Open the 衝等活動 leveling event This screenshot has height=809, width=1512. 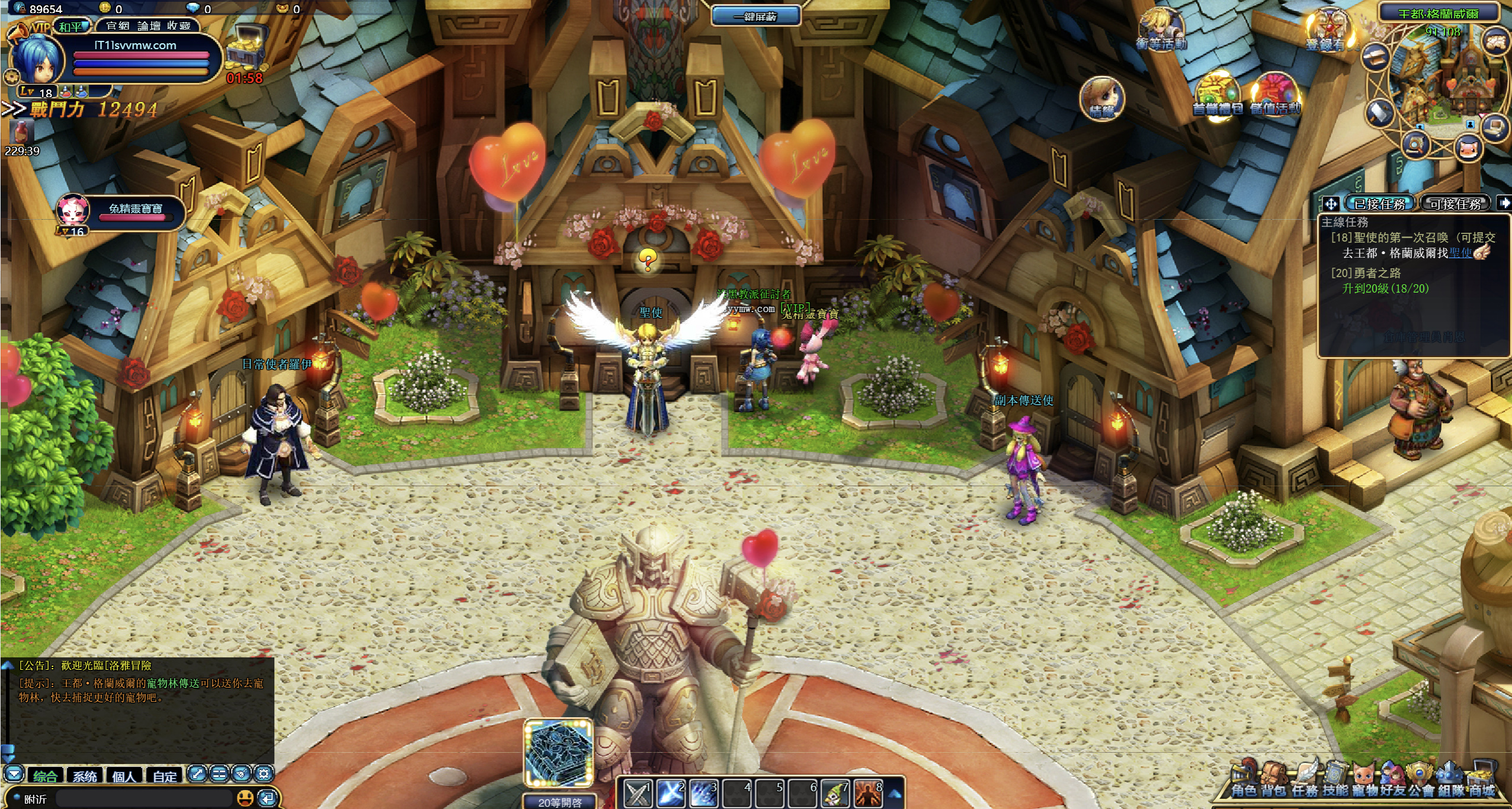1161,30
